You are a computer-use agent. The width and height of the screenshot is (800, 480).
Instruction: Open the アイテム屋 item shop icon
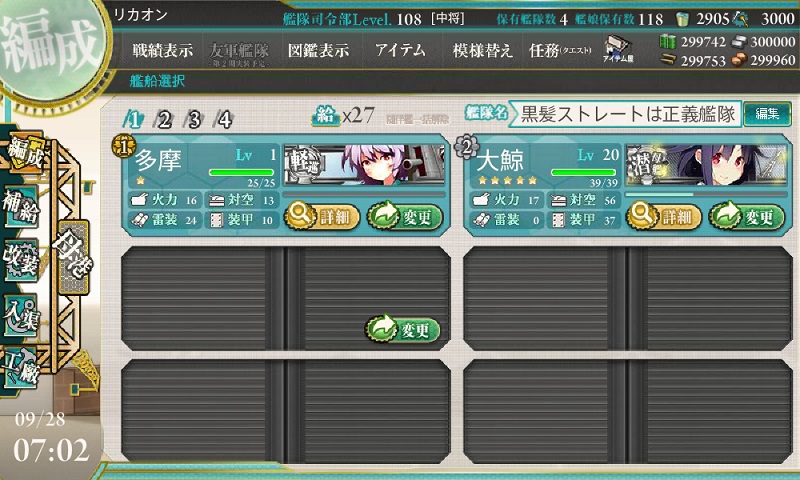click(616, 50)
